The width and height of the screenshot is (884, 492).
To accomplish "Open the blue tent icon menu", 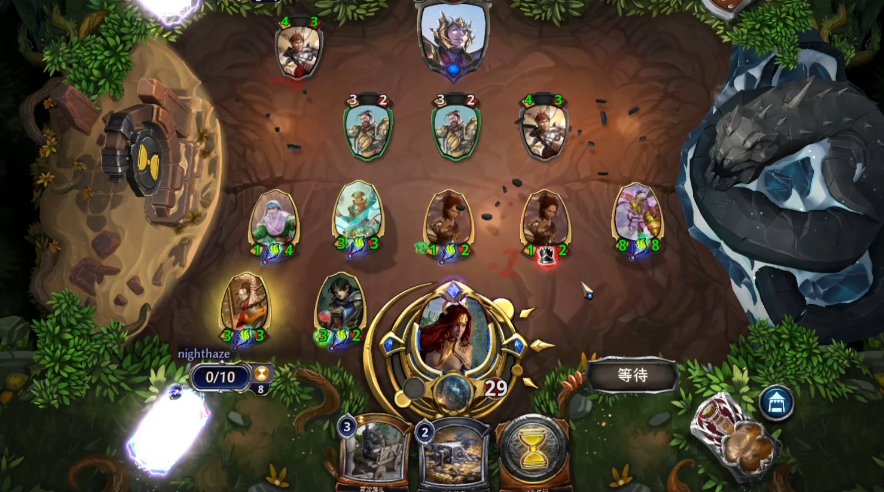I will coord(776,402).
